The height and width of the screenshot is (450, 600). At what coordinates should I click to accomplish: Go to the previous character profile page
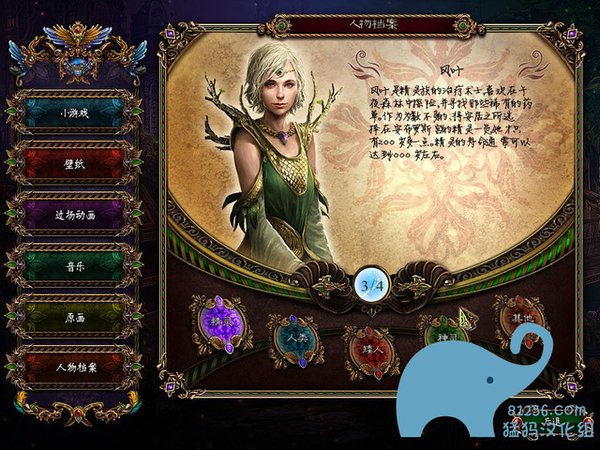[x=330, y=286]
